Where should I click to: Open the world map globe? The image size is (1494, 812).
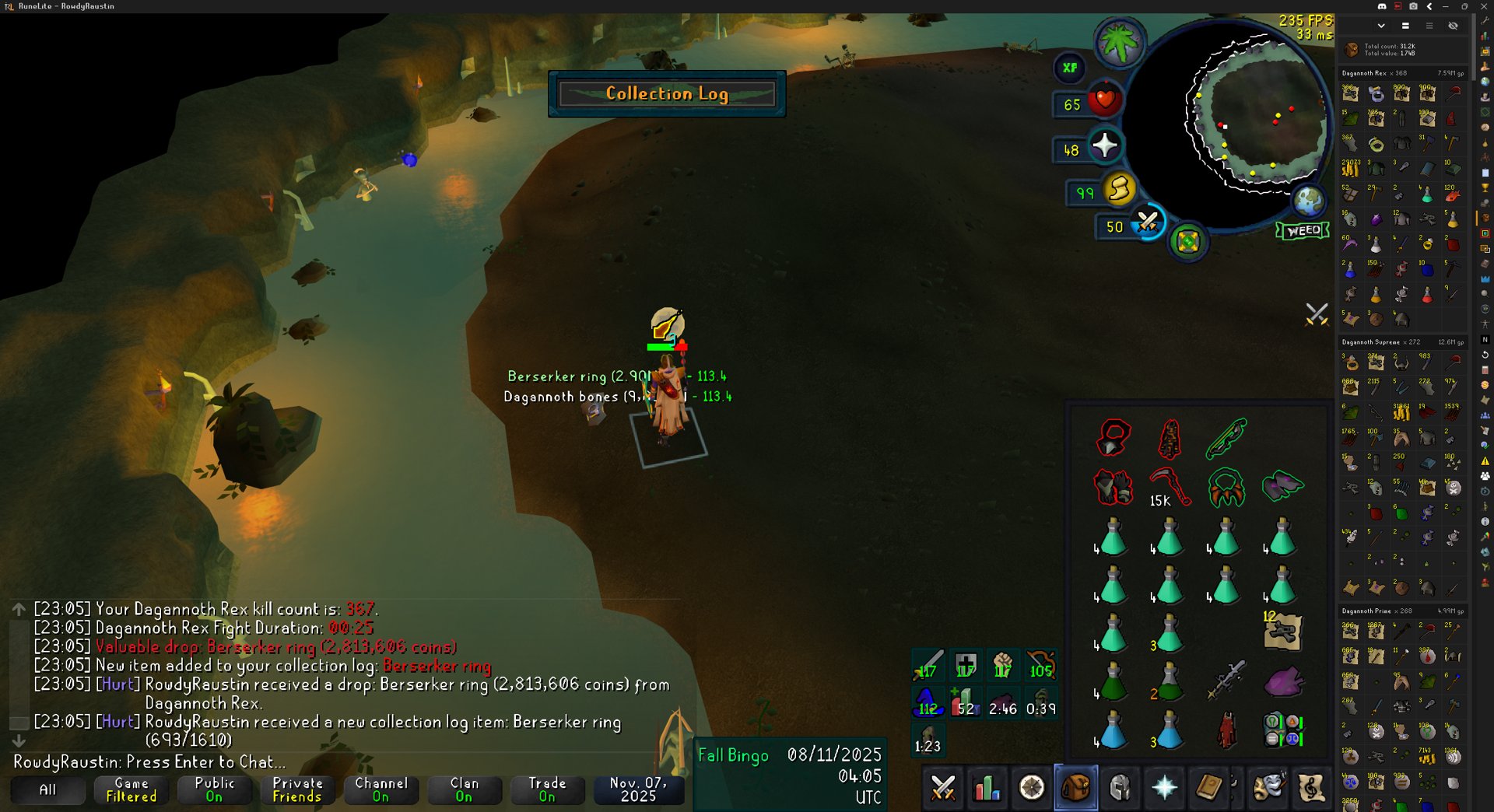coord(1309,201)
